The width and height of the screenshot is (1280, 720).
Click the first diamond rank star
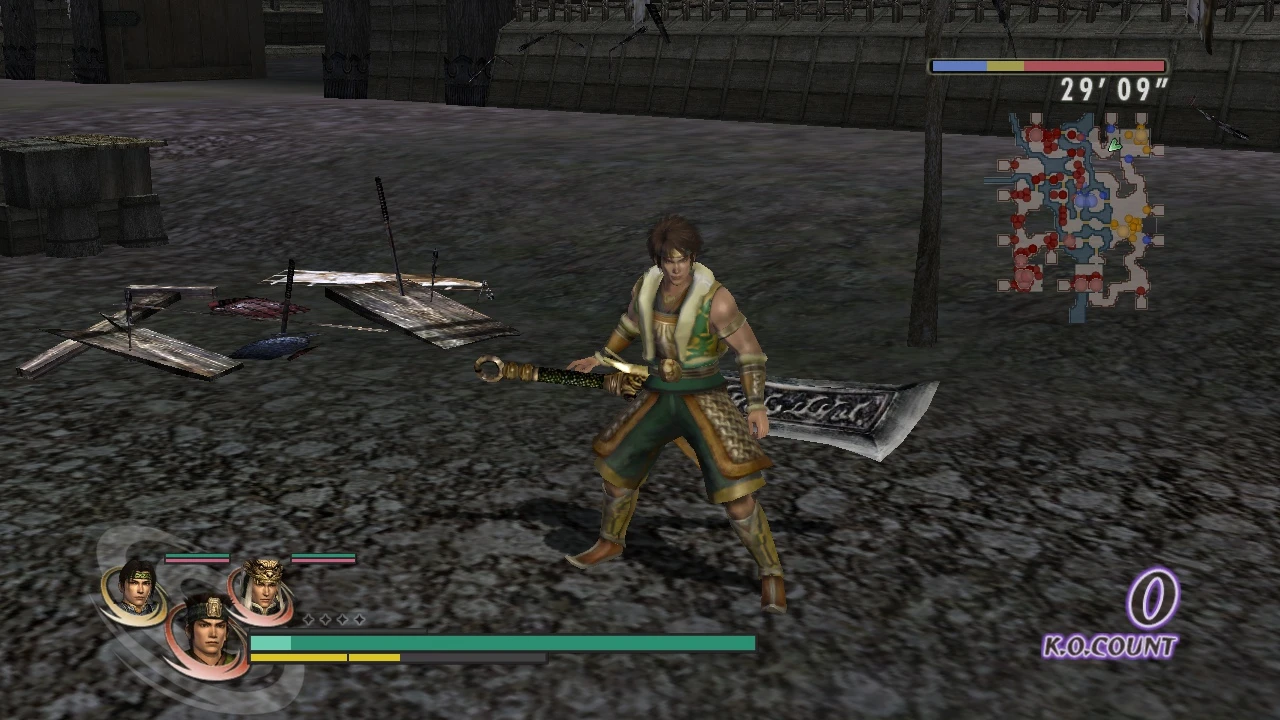pyautogui.click(x=308, y=619)
